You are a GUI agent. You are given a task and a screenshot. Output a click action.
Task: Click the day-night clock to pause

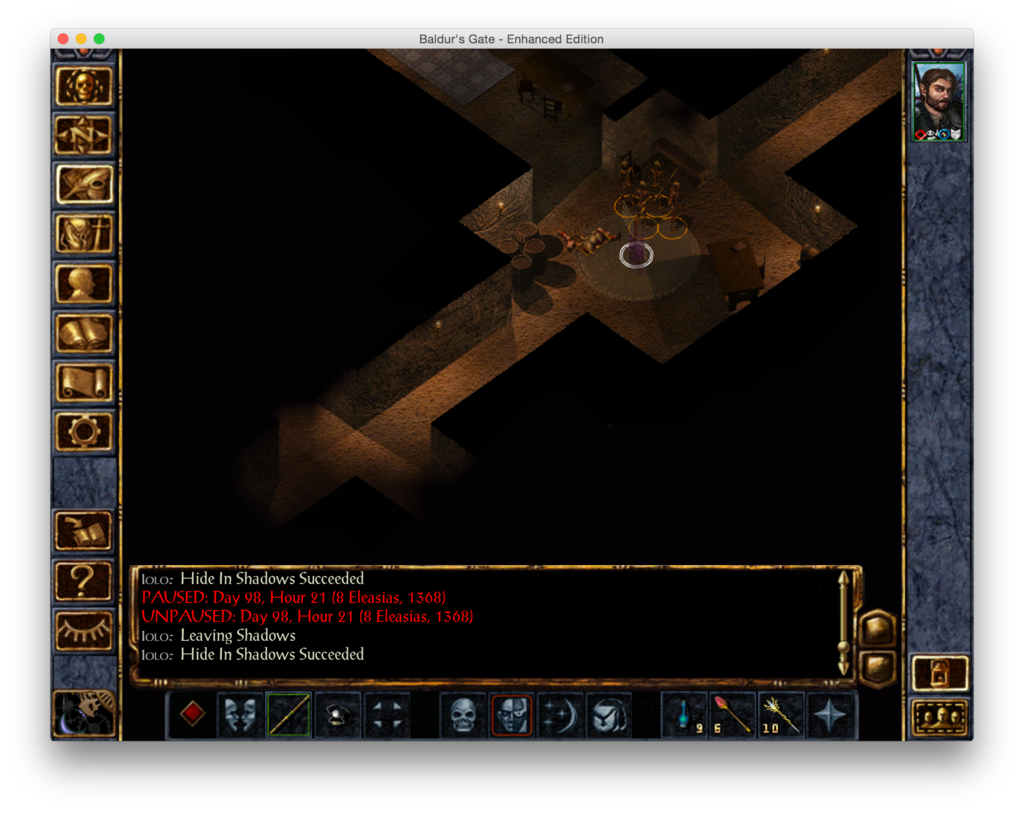point(84,712)
